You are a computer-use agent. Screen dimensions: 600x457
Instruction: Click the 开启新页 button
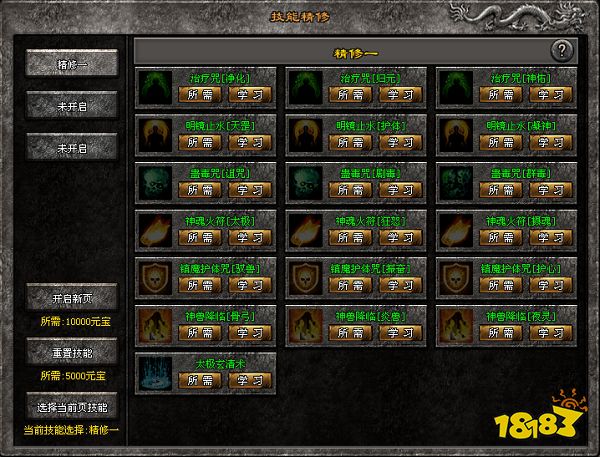[x=72, y=298]
